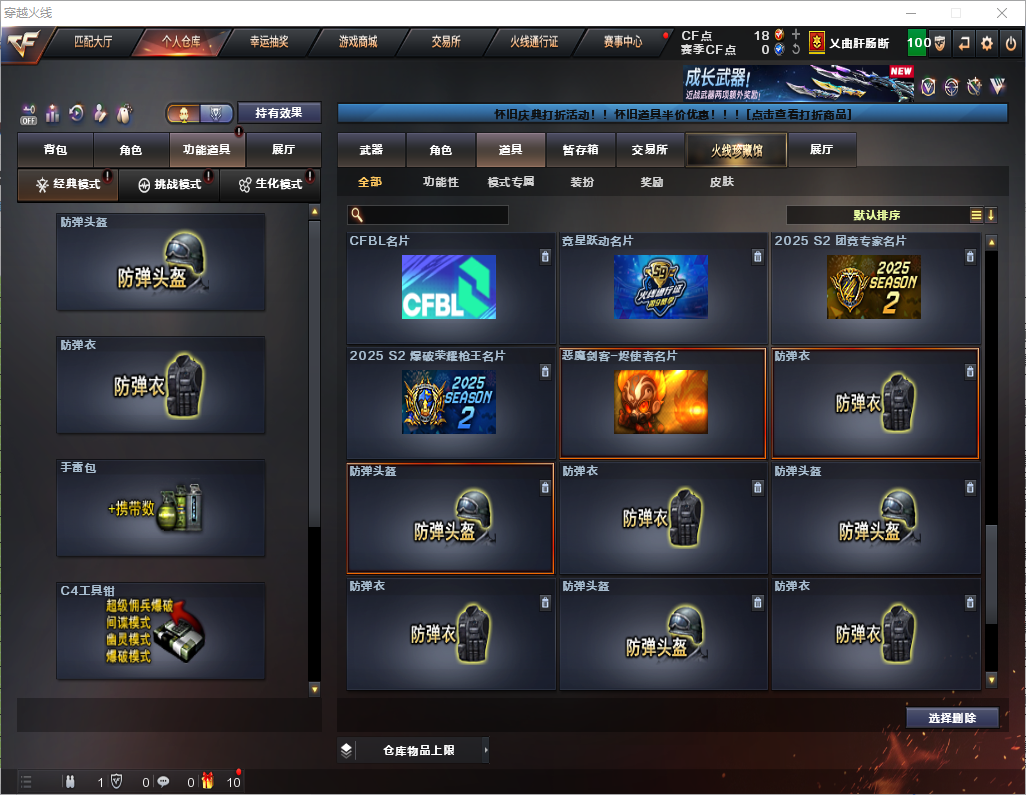Go to 幸运抽奖 lucky draw
This screenshot has width=1026, height=795.
[x=268, y=42]
